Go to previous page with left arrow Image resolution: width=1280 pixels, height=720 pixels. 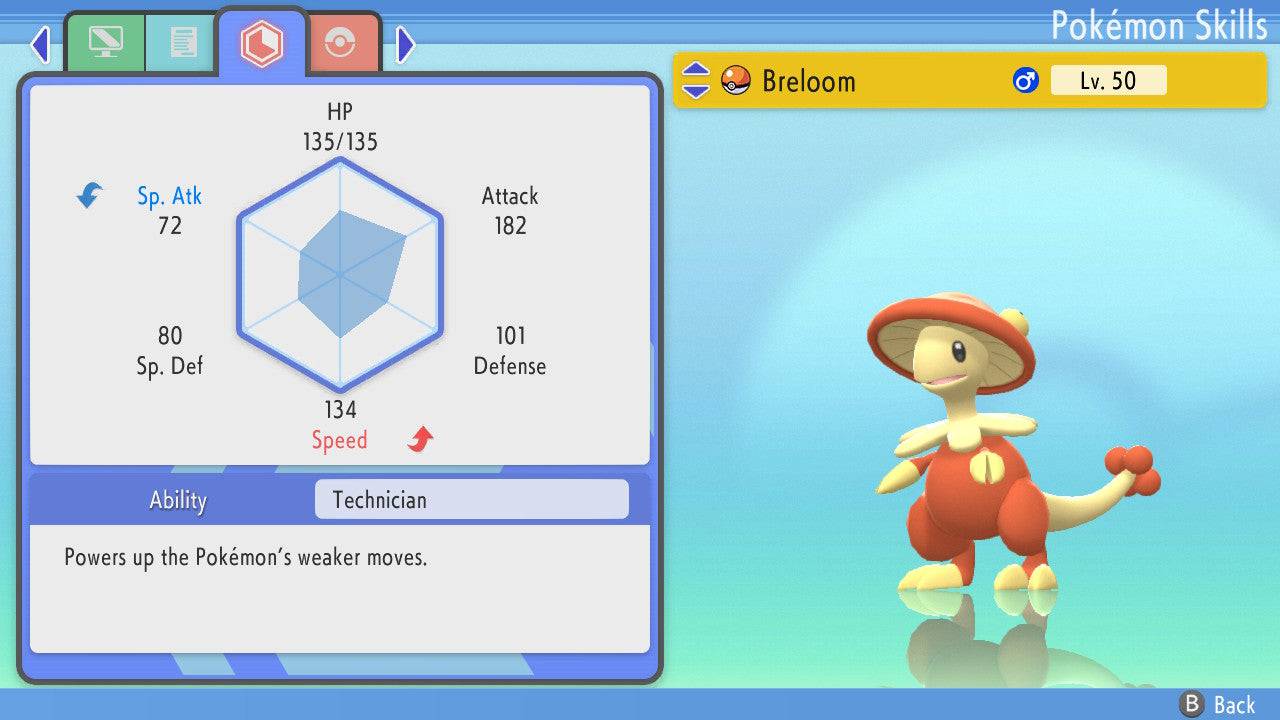pos(40,44)
